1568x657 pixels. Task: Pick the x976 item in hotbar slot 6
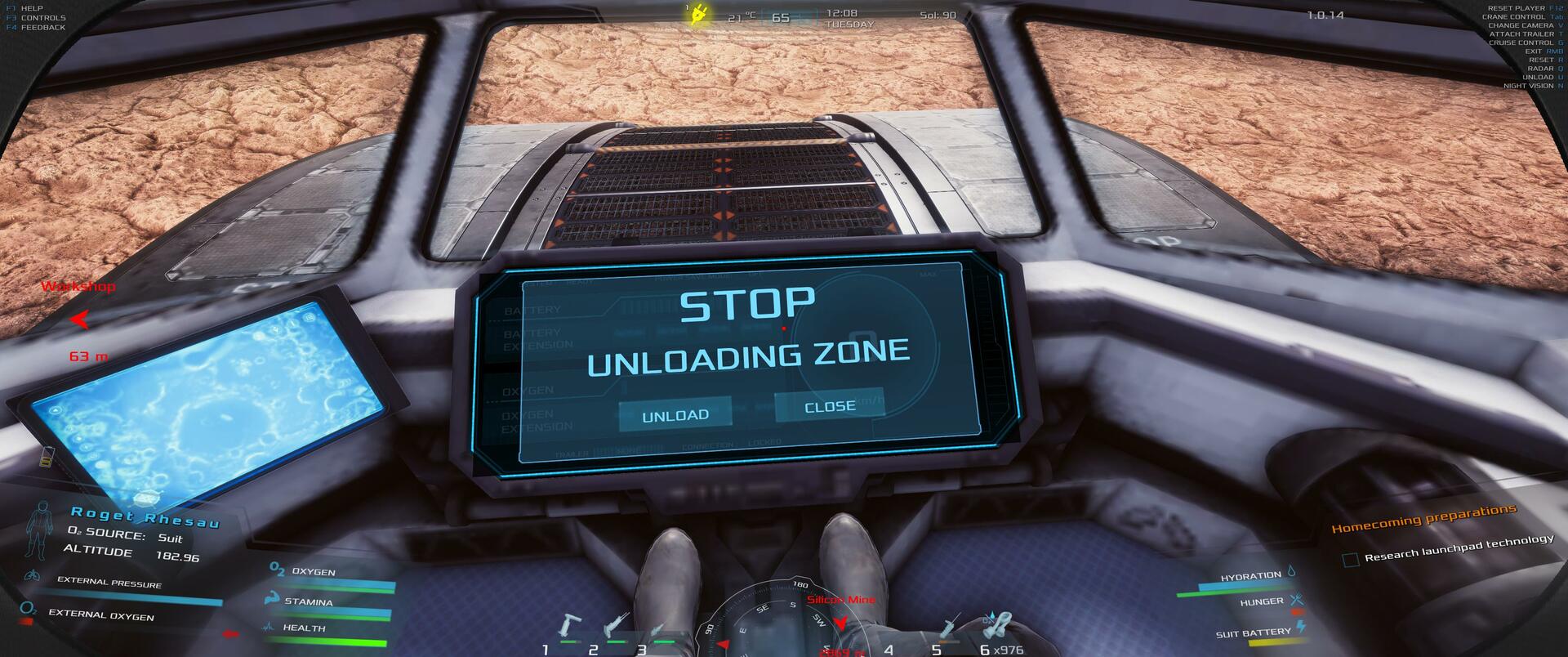point(997,628)
